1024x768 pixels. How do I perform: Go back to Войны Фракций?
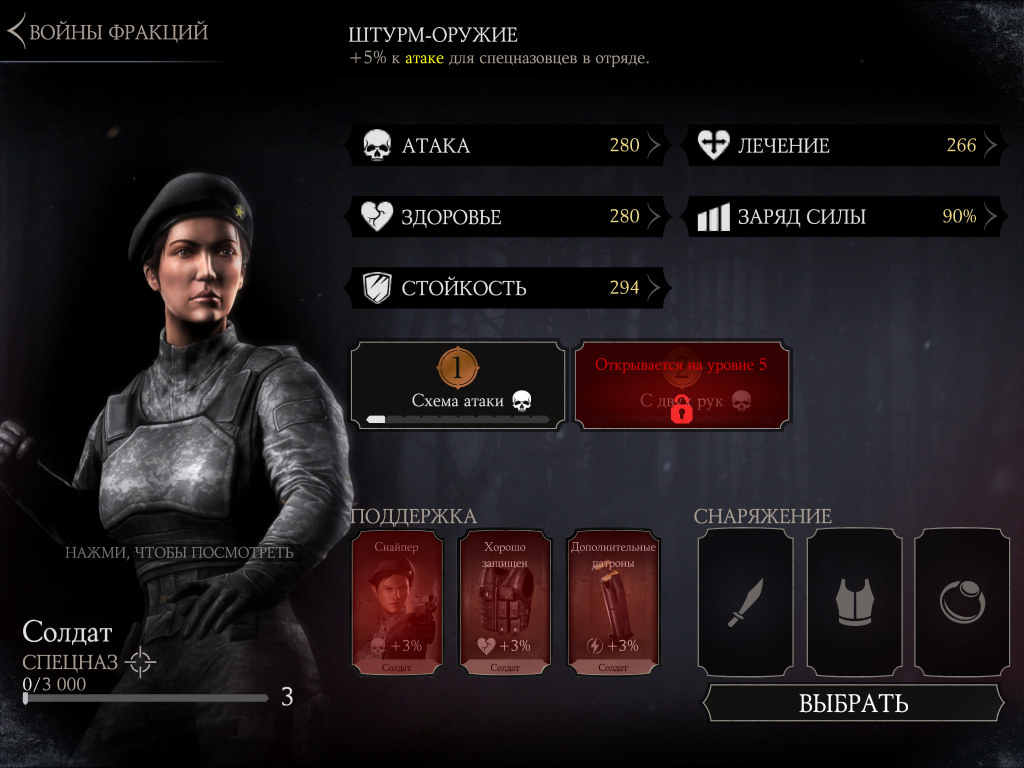point(108,32)
